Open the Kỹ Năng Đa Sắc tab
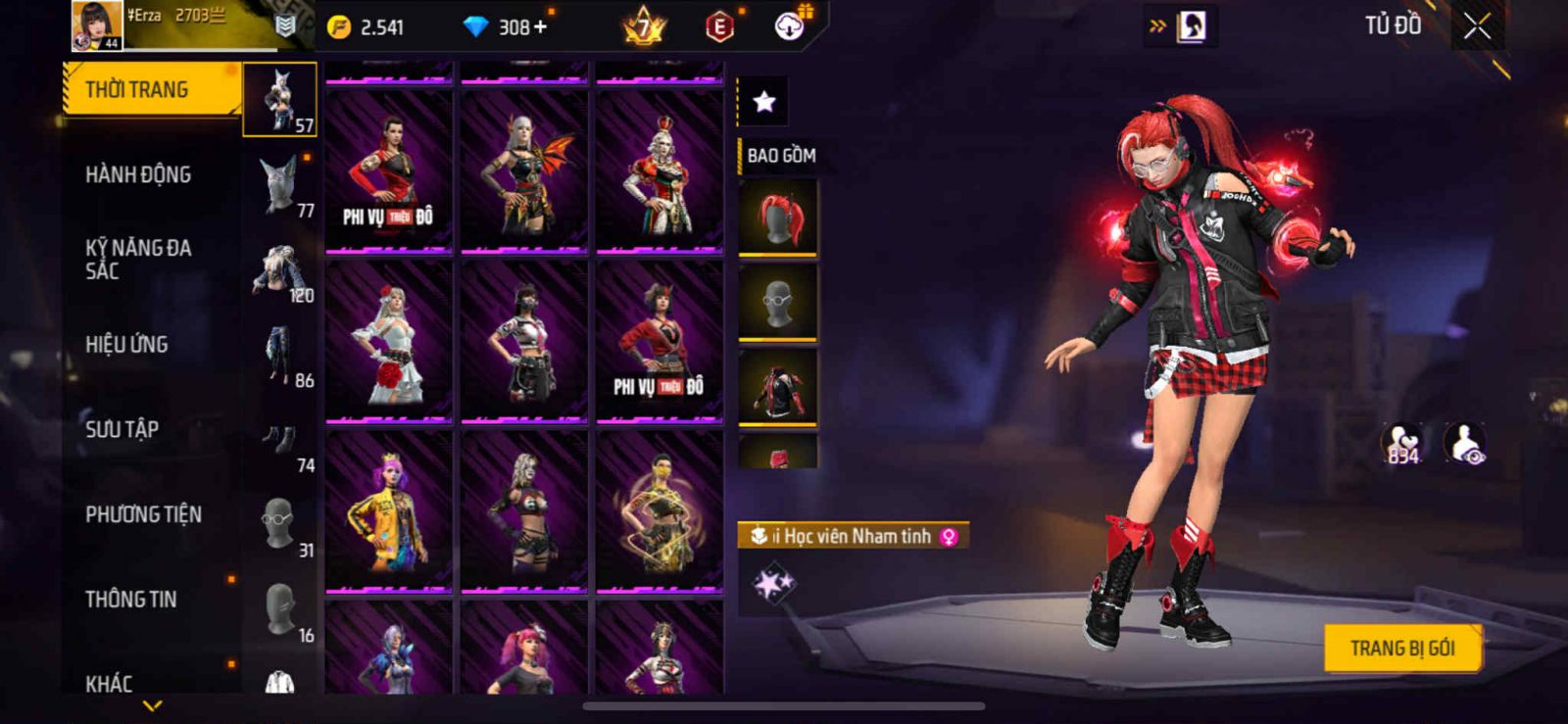 coord(138,260)
